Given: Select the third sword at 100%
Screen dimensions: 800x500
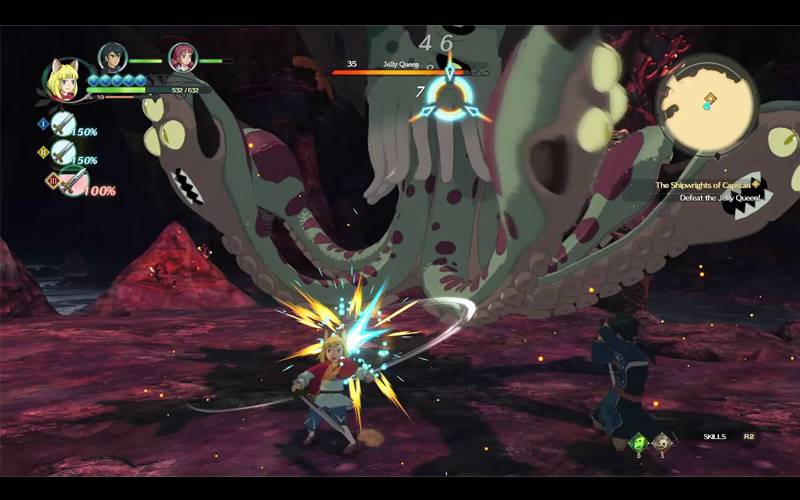Looking at the screenshot, I should [x=71, y=182].
